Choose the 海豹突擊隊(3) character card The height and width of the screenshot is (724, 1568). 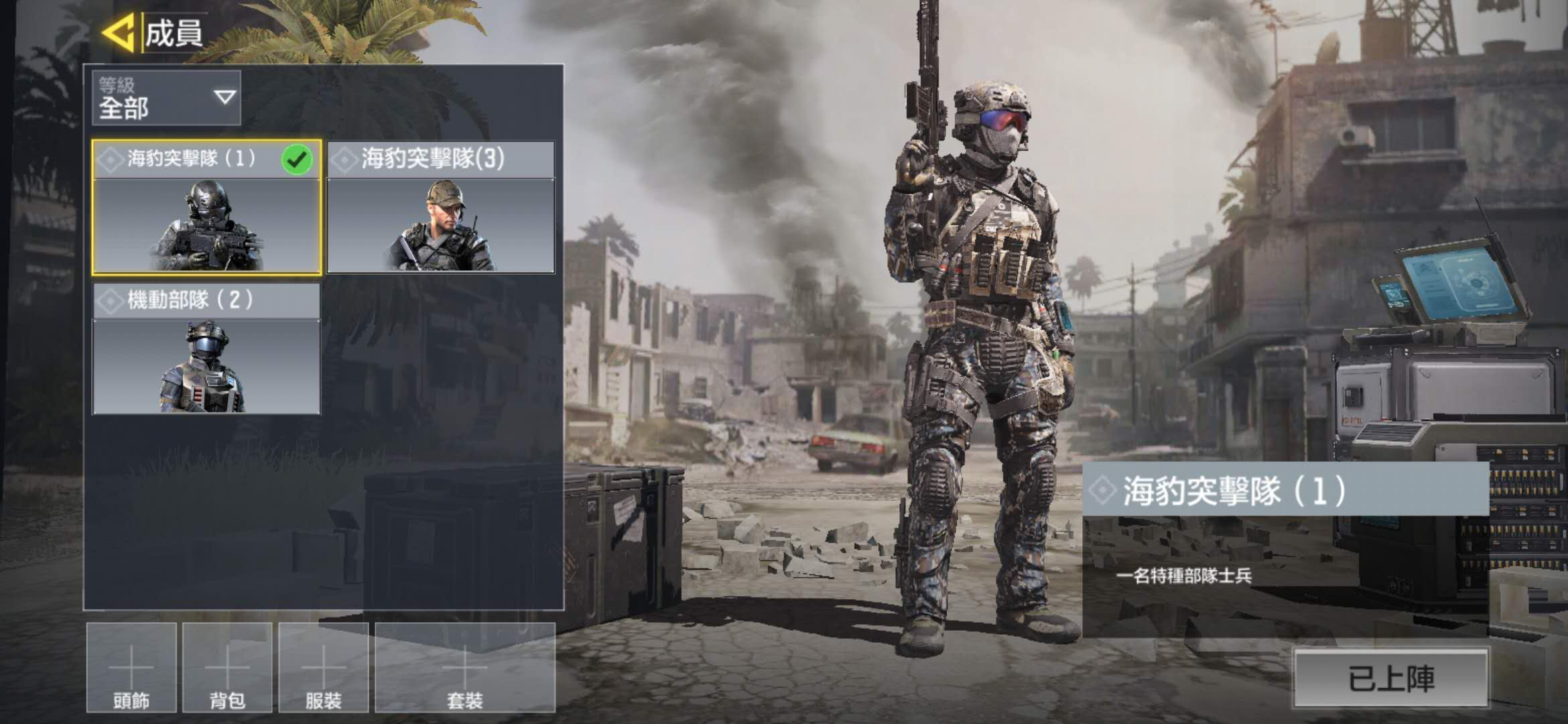[440, 207]
